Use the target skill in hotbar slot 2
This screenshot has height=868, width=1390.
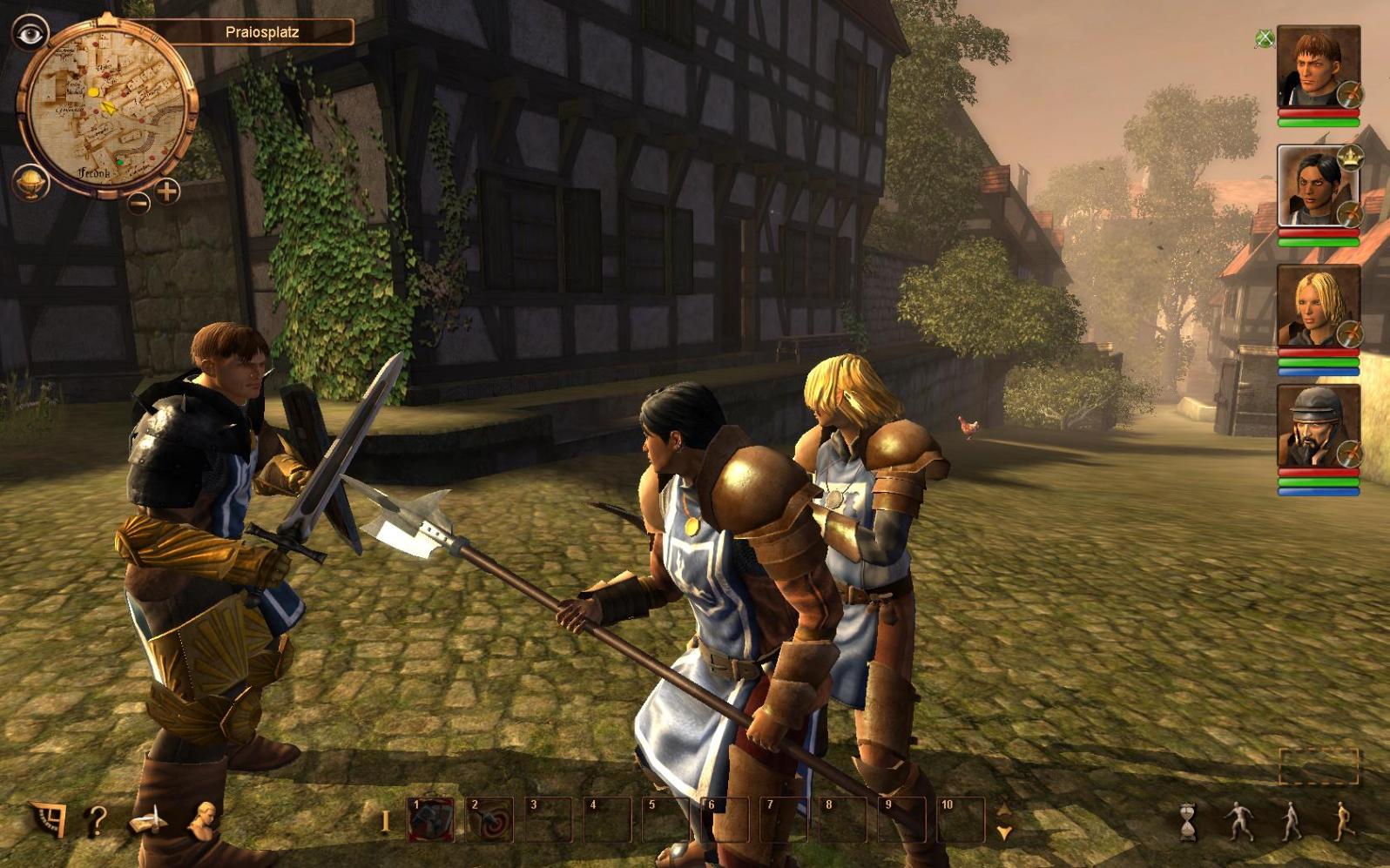(490, 820)
